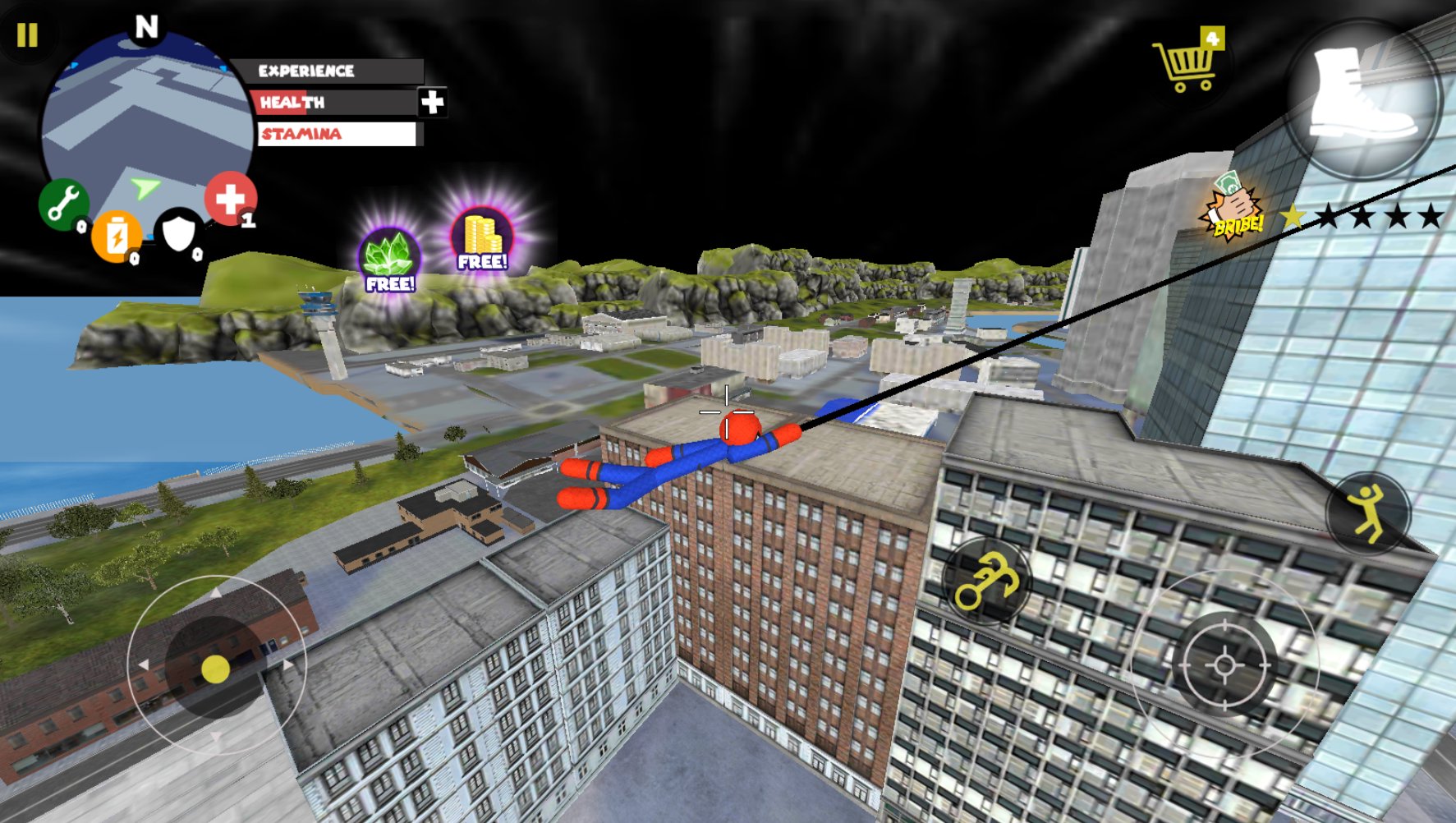The width and height of the screenshot is (1456, 823).
Task: Tap the aiming crosshair control
Action: tap(1225, 667)
